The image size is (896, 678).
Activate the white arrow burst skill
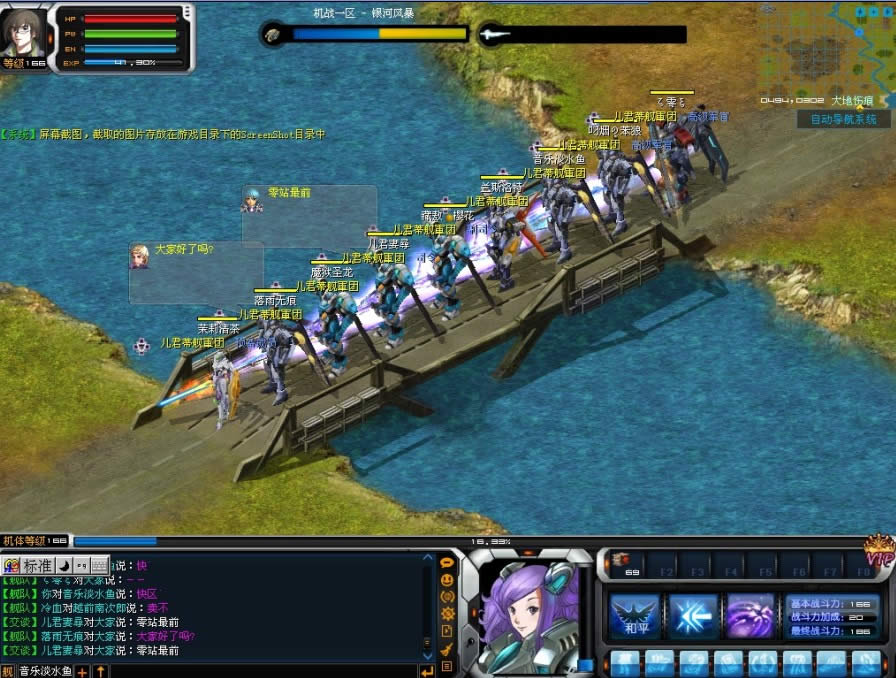[x=693, y=616]
